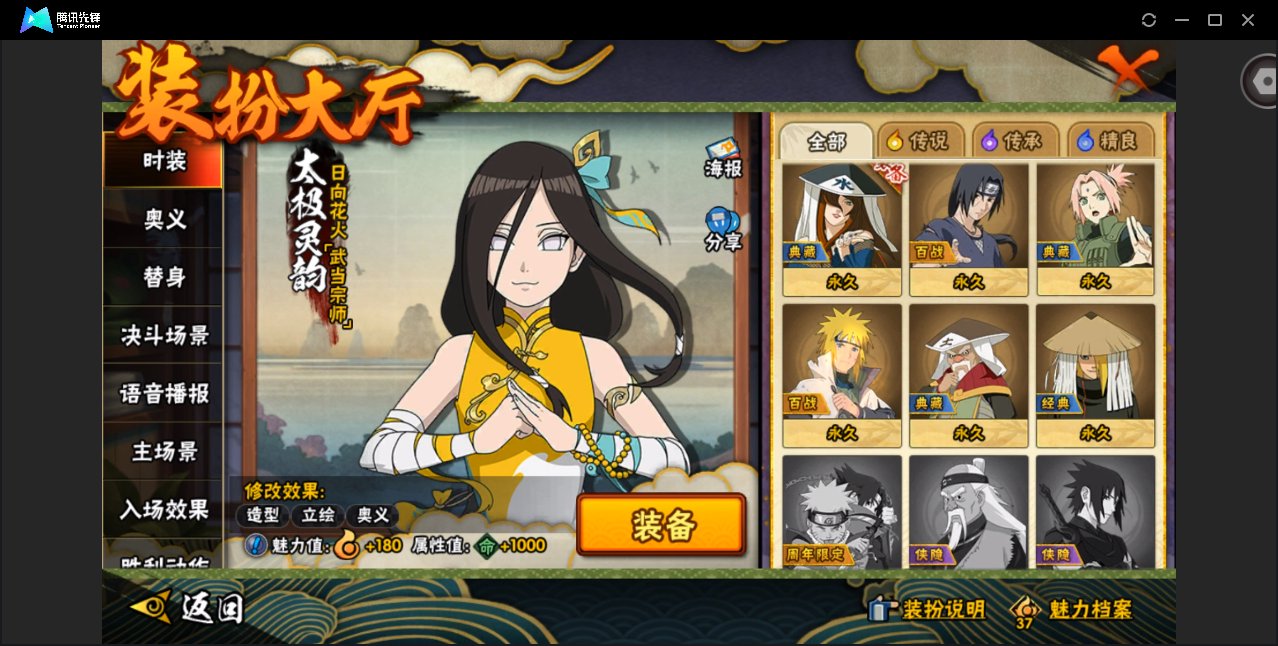This screenshot has width=1278, height=646.
Task: Open the 主场景 main scene entry
Action: (163, 451)
